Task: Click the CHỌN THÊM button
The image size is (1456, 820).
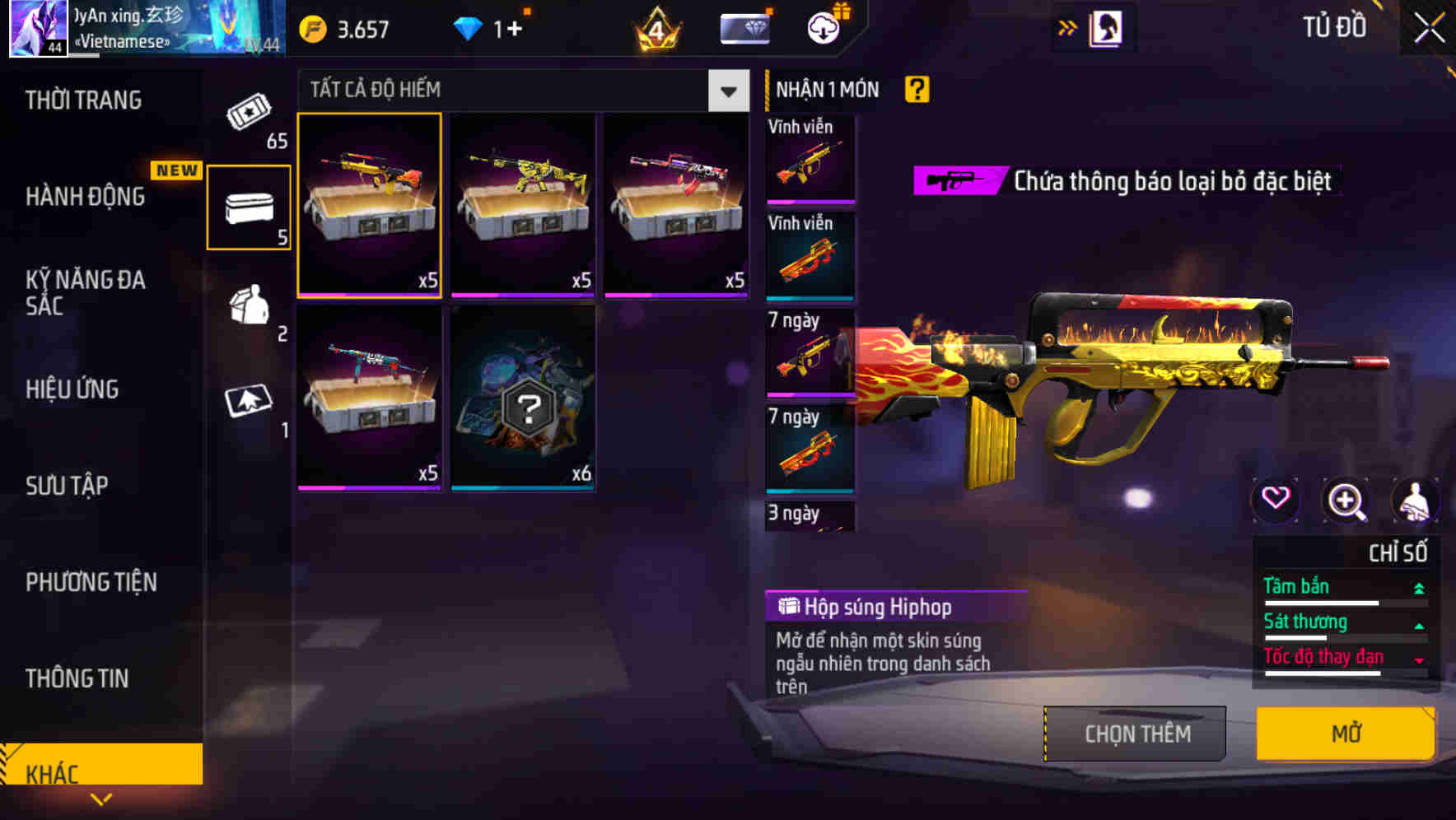Action: pos(1136,733)
